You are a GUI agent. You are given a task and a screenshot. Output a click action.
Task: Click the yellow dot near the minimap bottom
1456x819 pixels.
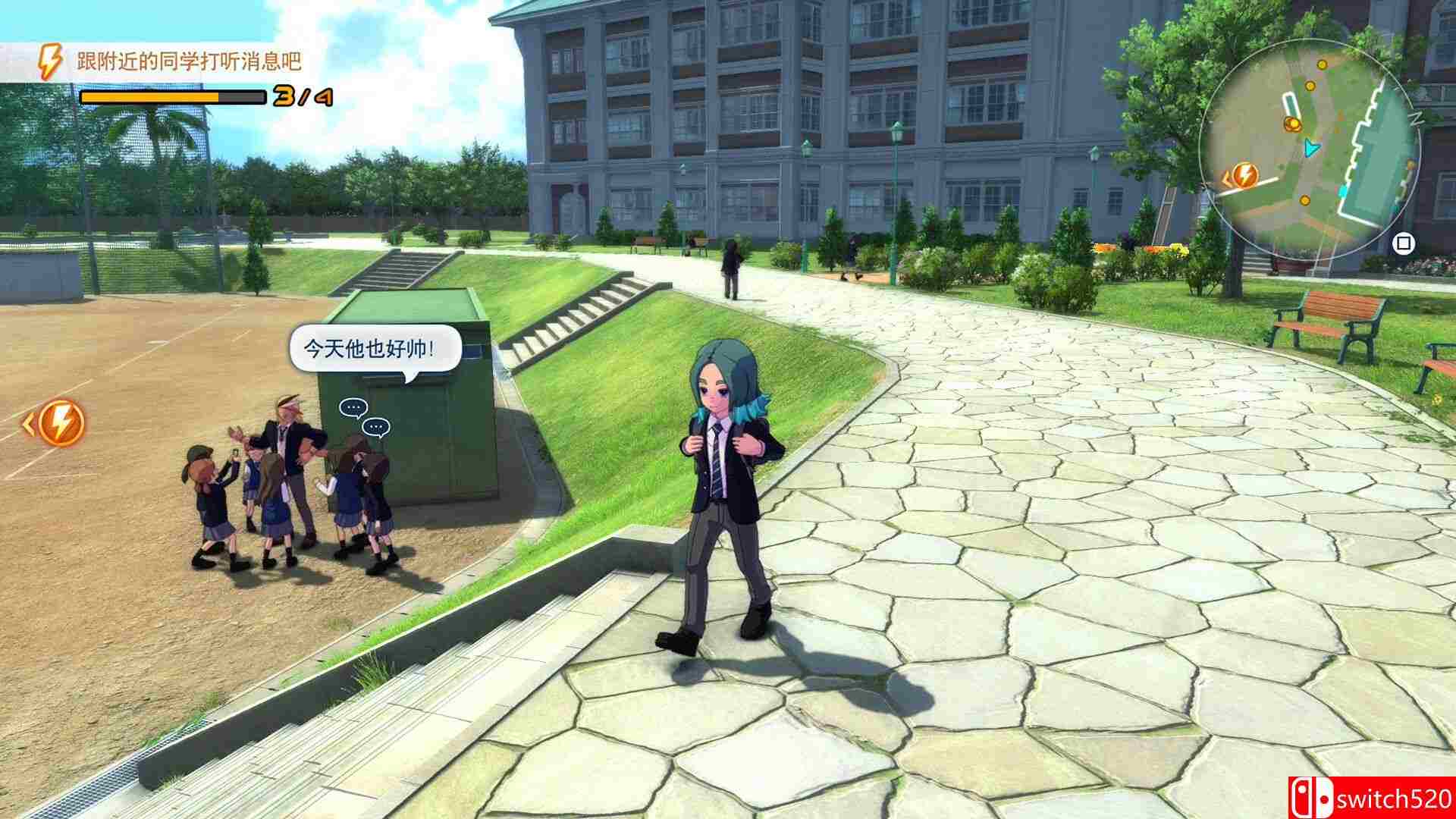(x=1305, y=200)
